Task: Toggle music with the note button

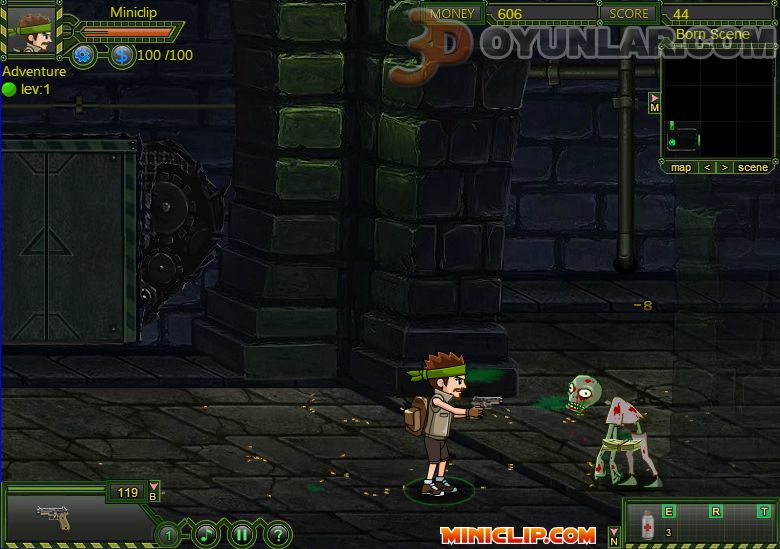Action: click(x=206, y=534)
